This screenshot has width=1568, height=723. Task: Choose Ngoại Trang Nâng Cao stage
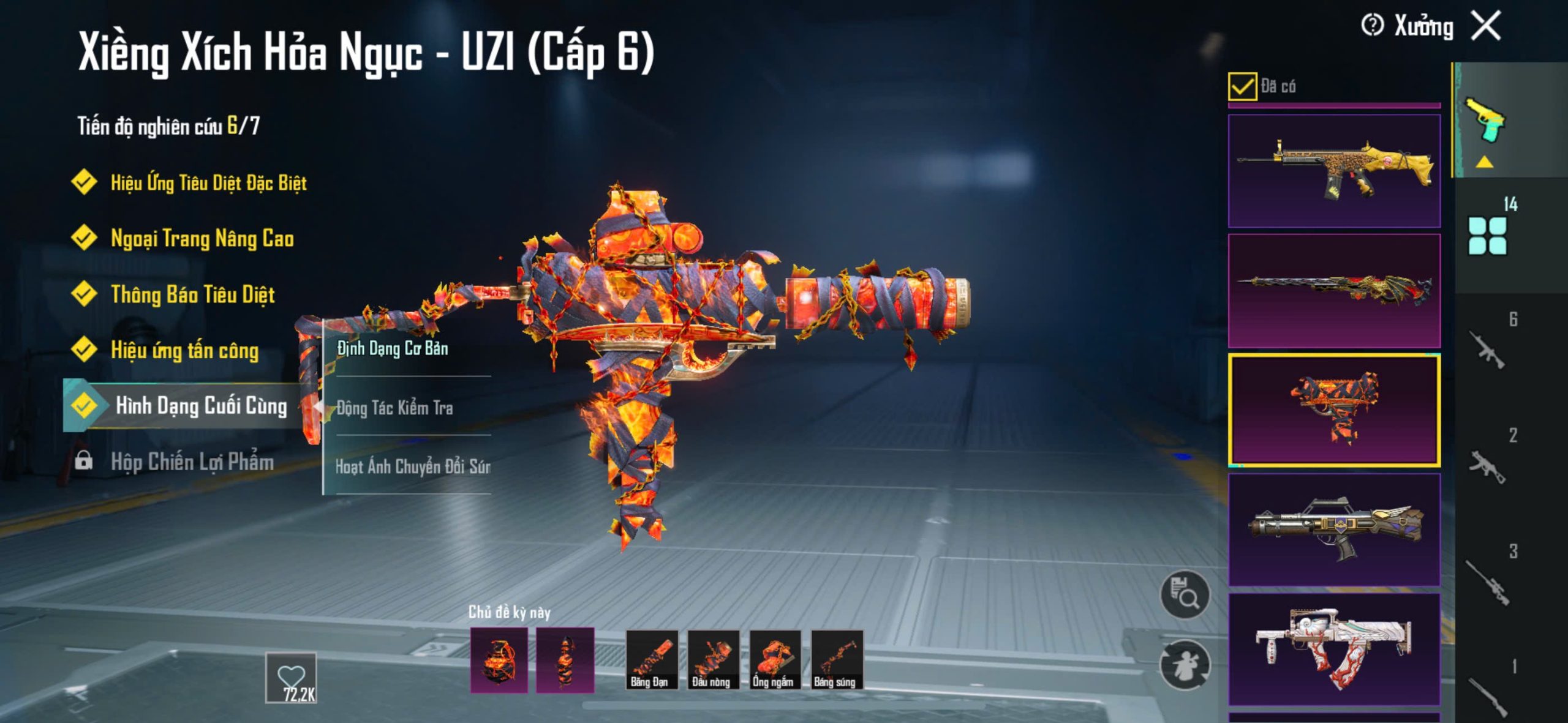[202, 238]
